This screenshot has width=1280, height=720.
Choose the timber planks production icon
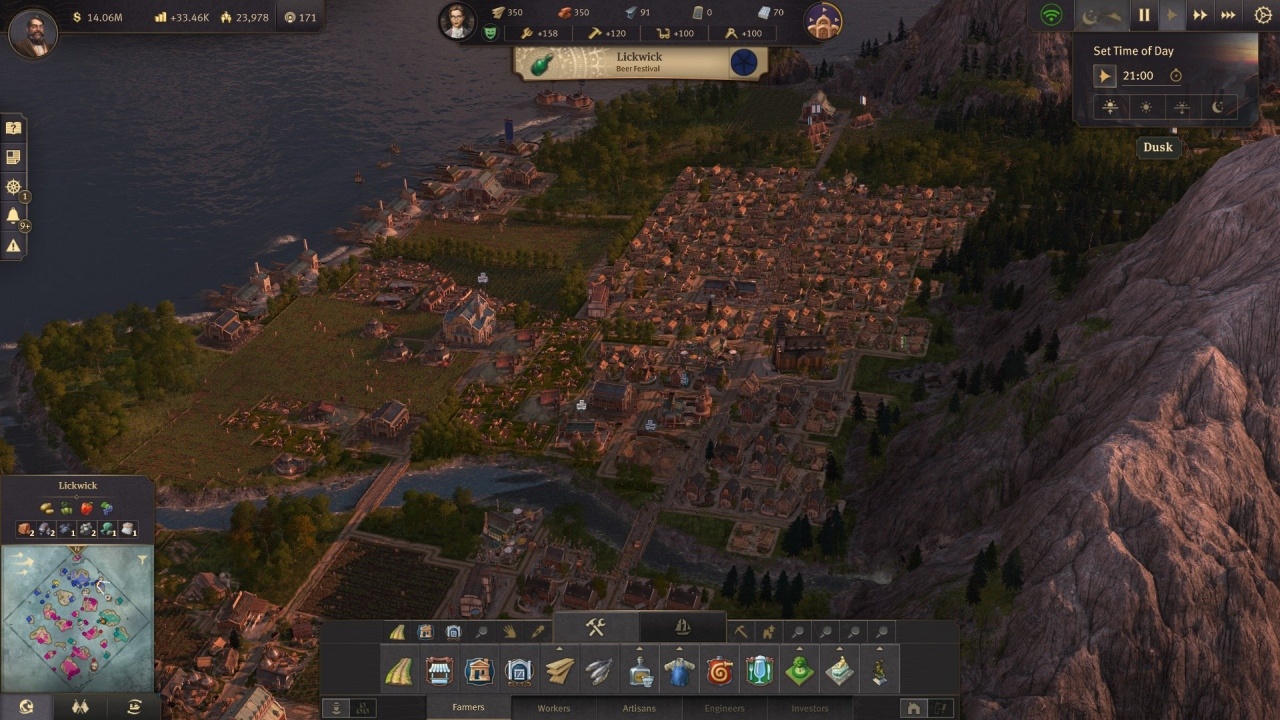(559, 670)
